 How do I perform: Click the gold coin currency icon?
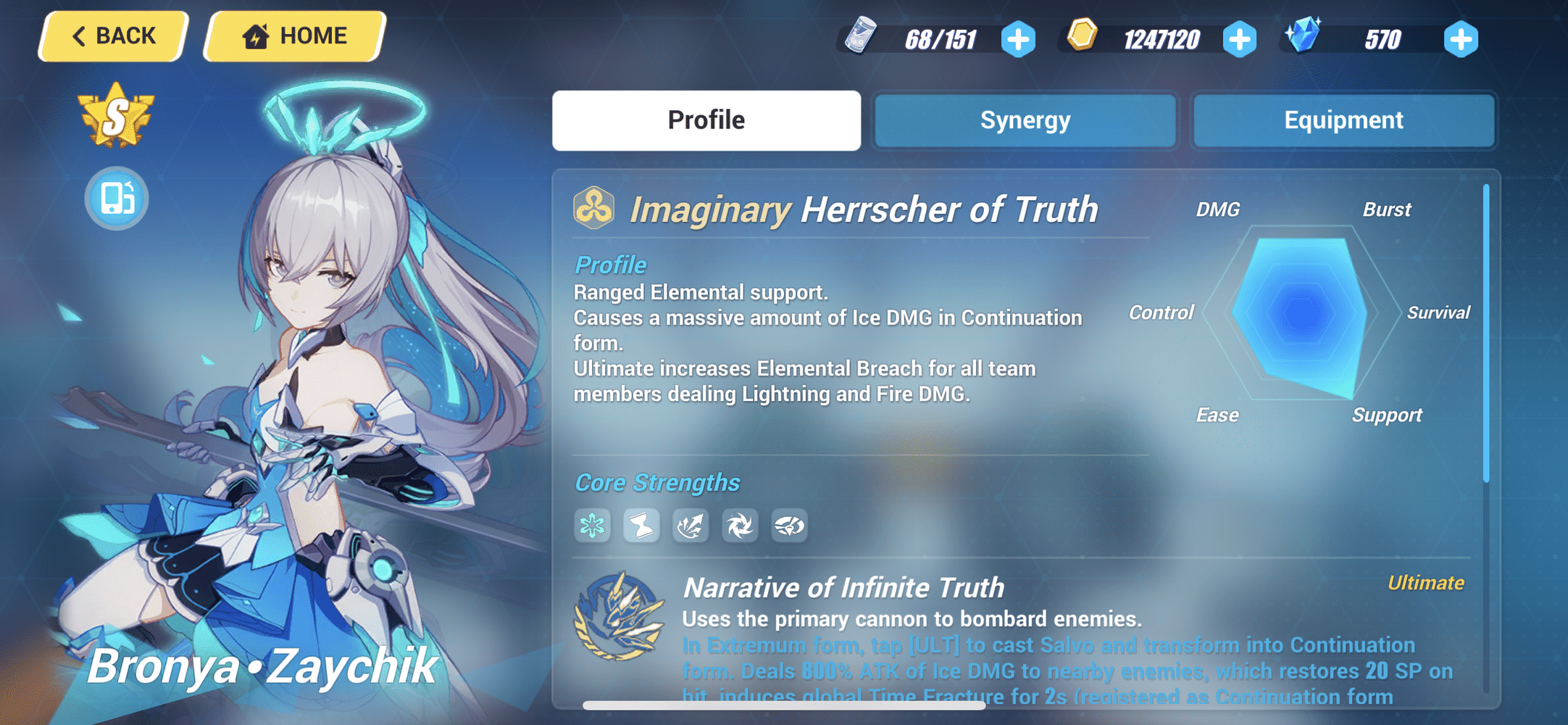tap(1082, 35)
